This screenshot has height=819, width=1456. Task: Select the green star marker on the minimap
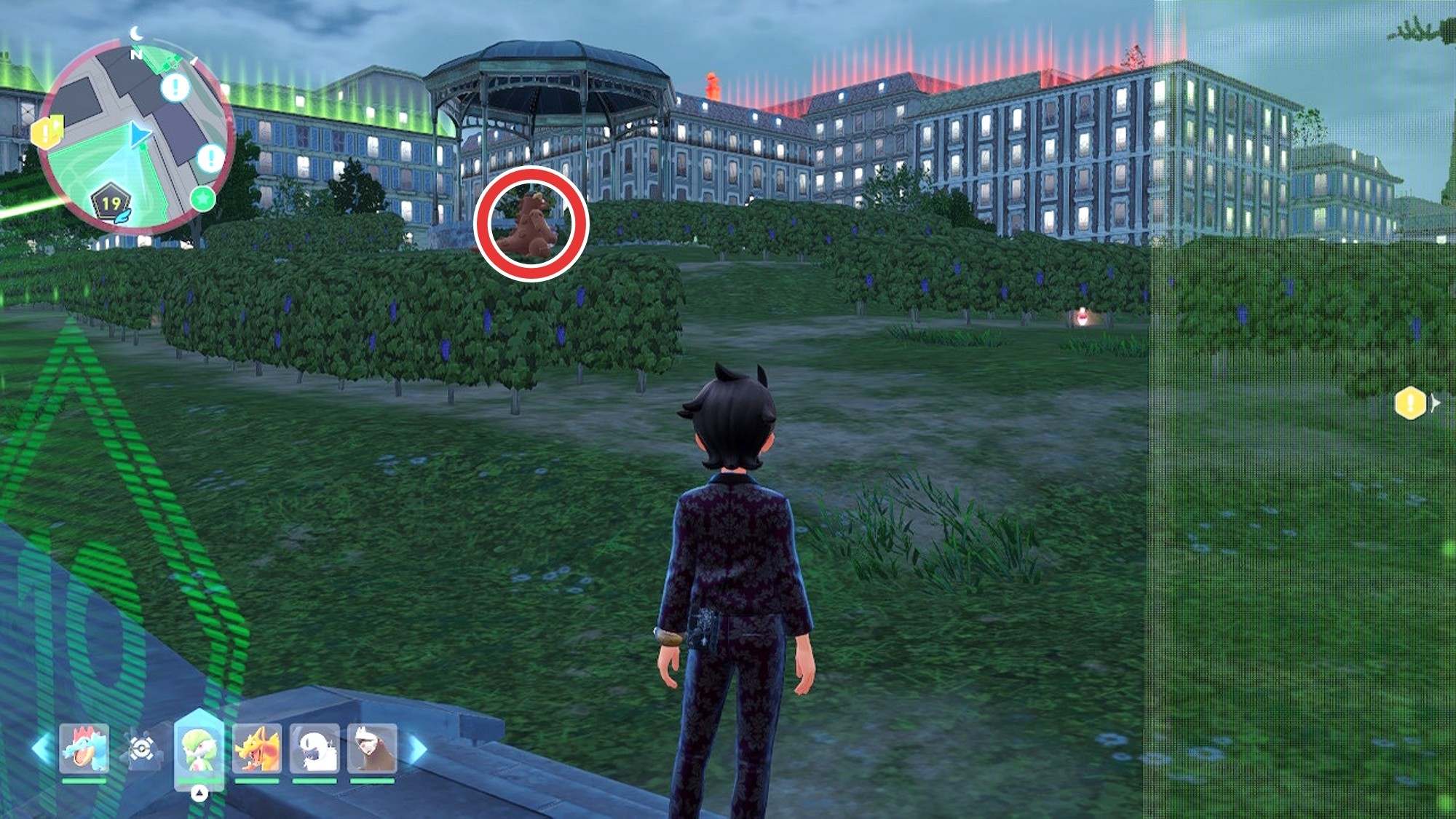click(203, 198)
